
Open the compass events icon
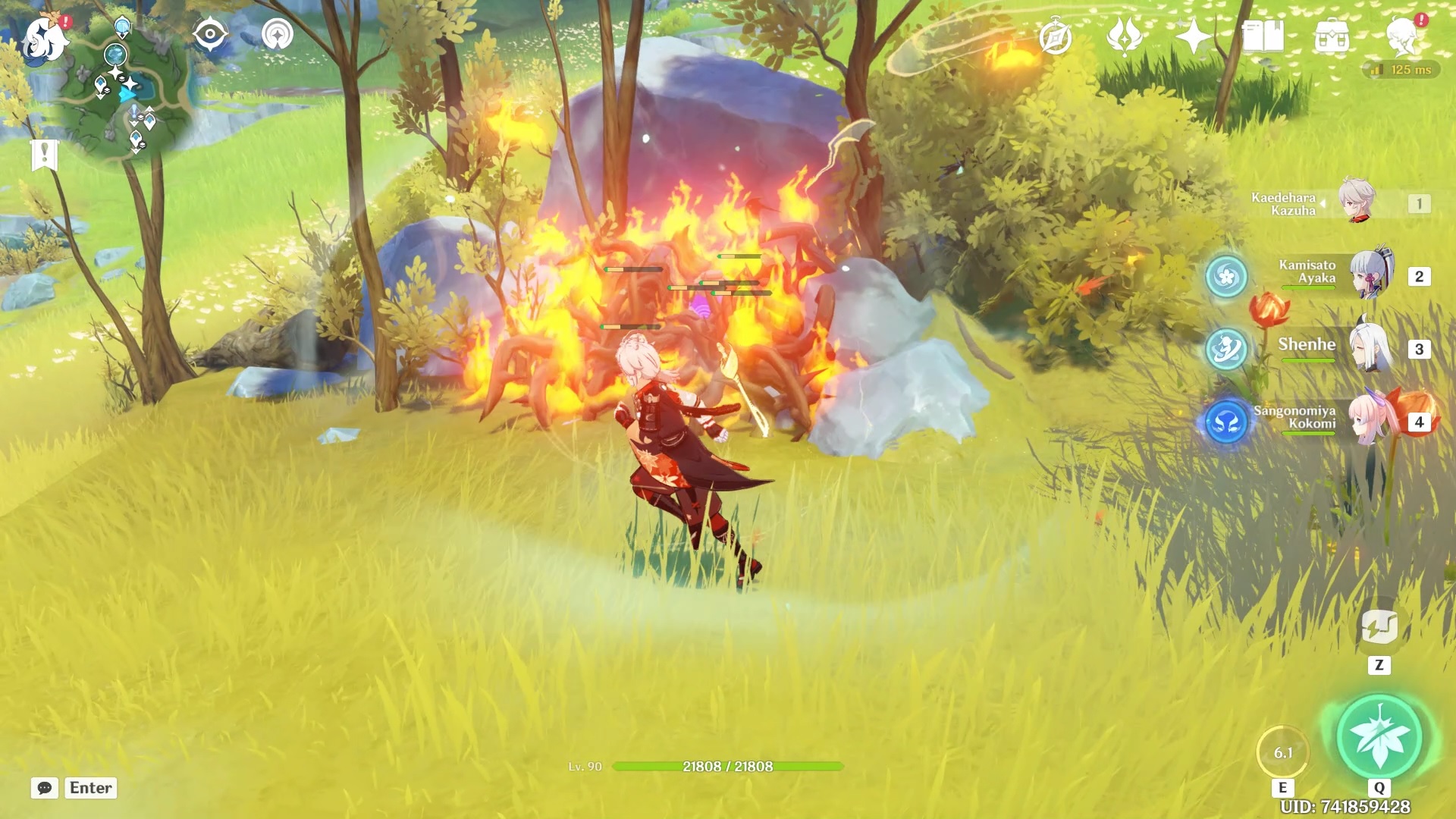(x=1056, y=36)
